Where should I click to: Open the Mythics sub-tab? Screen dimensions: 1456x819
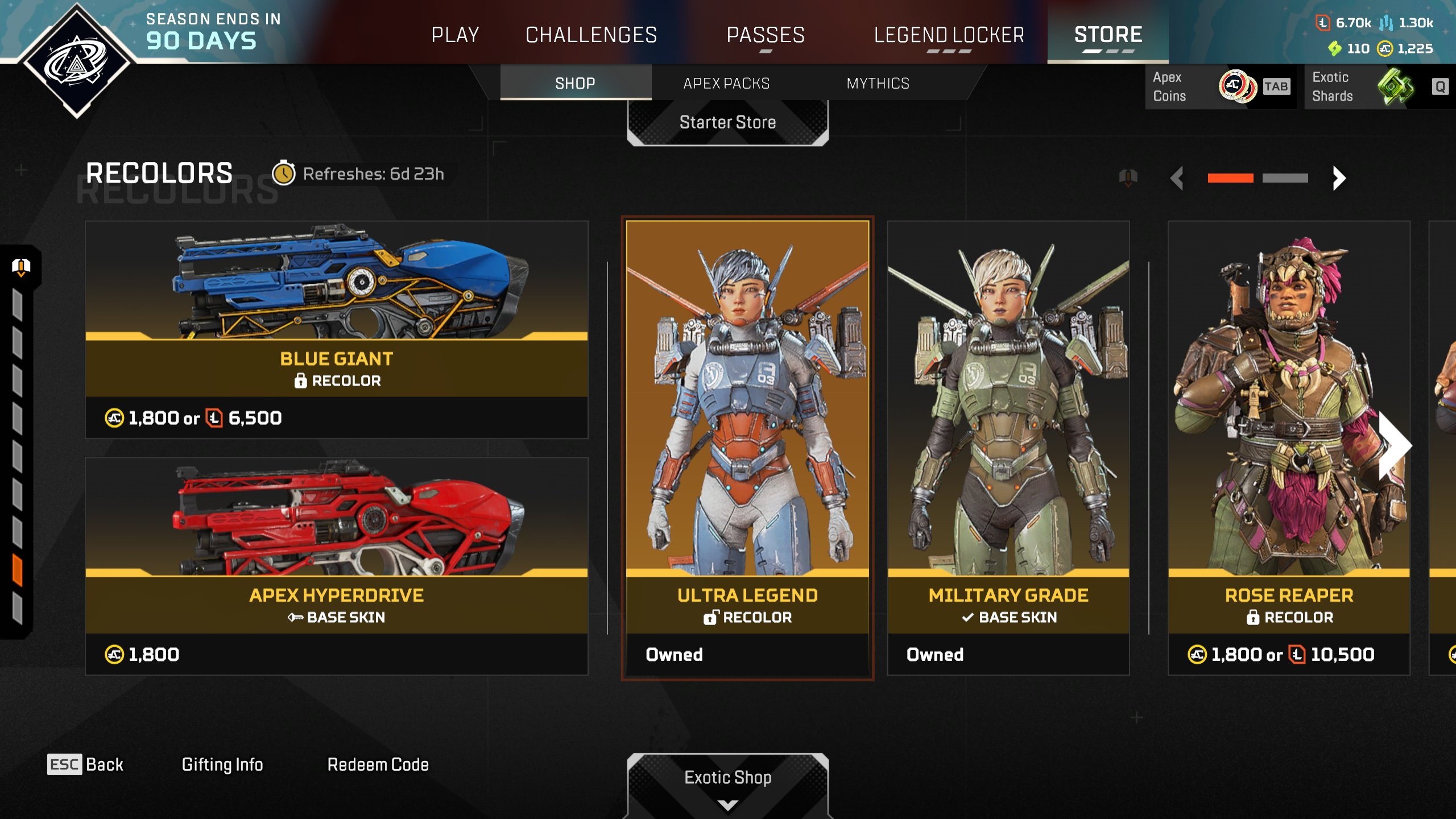878,83
